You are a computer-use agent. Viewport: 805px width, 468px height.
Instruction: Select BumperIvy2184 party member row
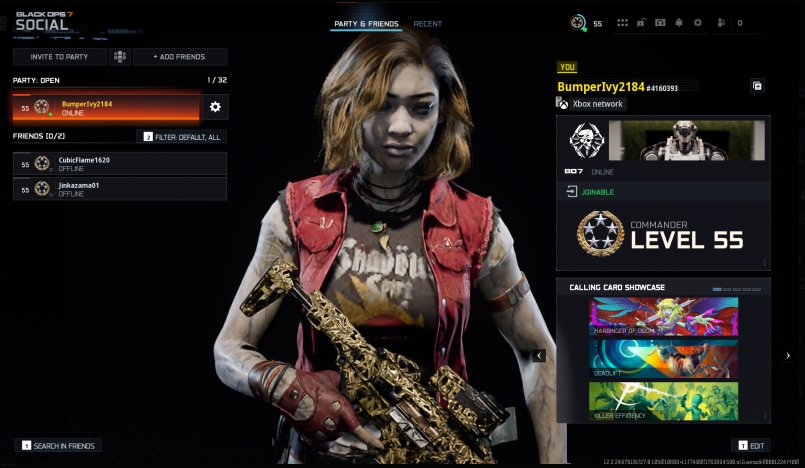[106, 108]
